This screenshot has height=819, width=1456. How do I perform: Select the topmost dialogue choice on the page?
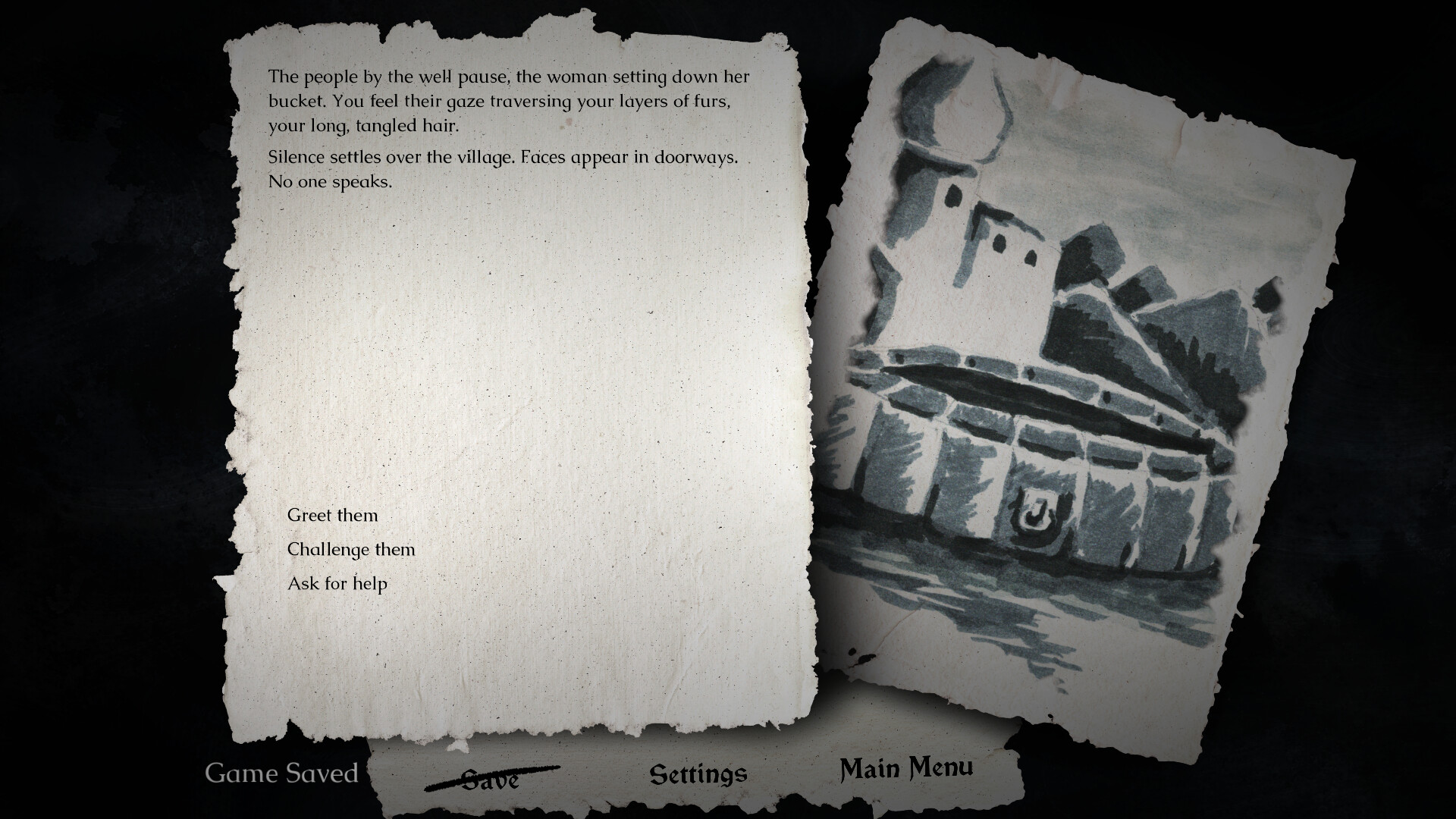(x=332, y=515)
